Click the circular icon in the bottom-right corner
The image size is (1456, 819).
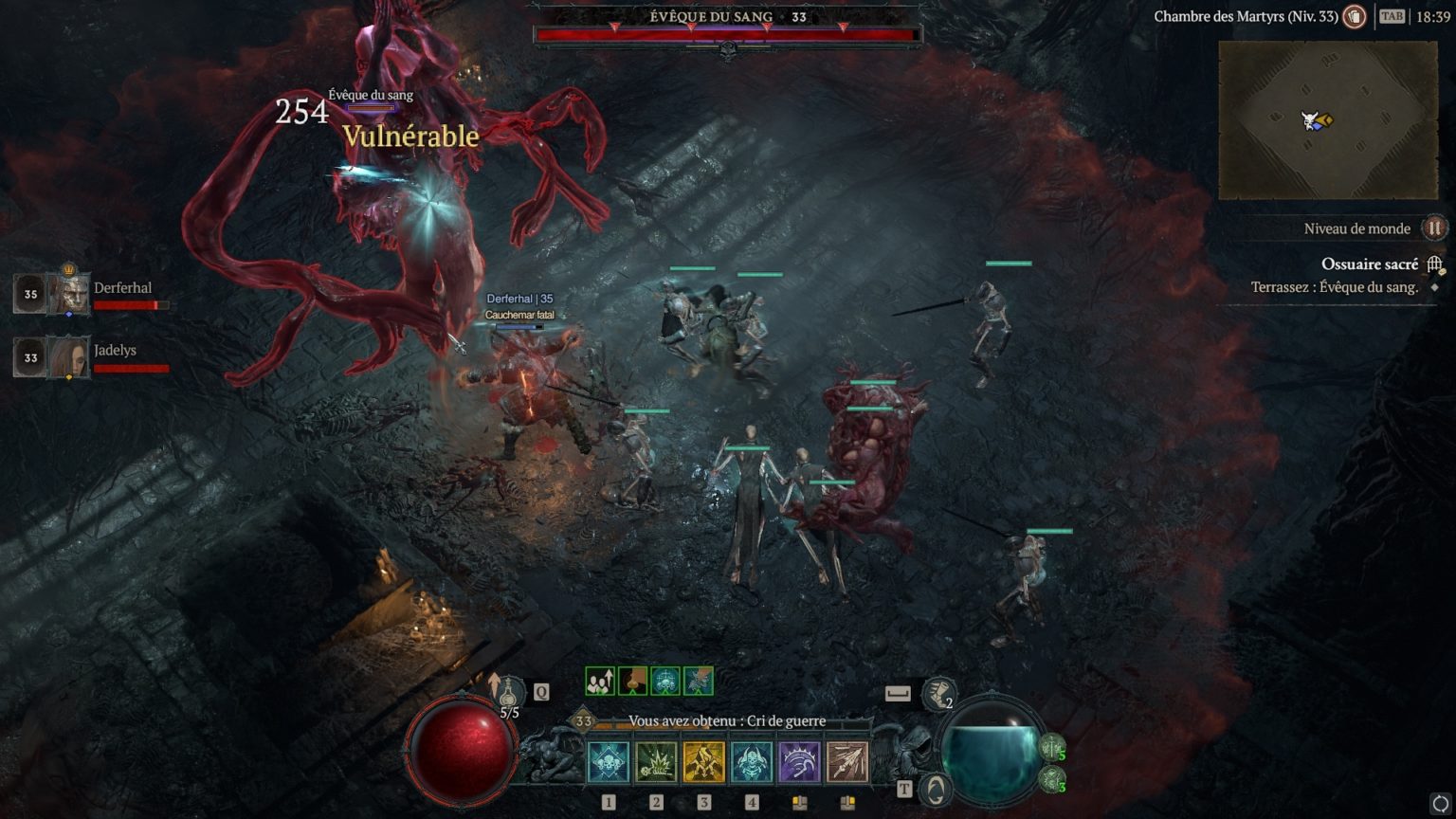1439,805
